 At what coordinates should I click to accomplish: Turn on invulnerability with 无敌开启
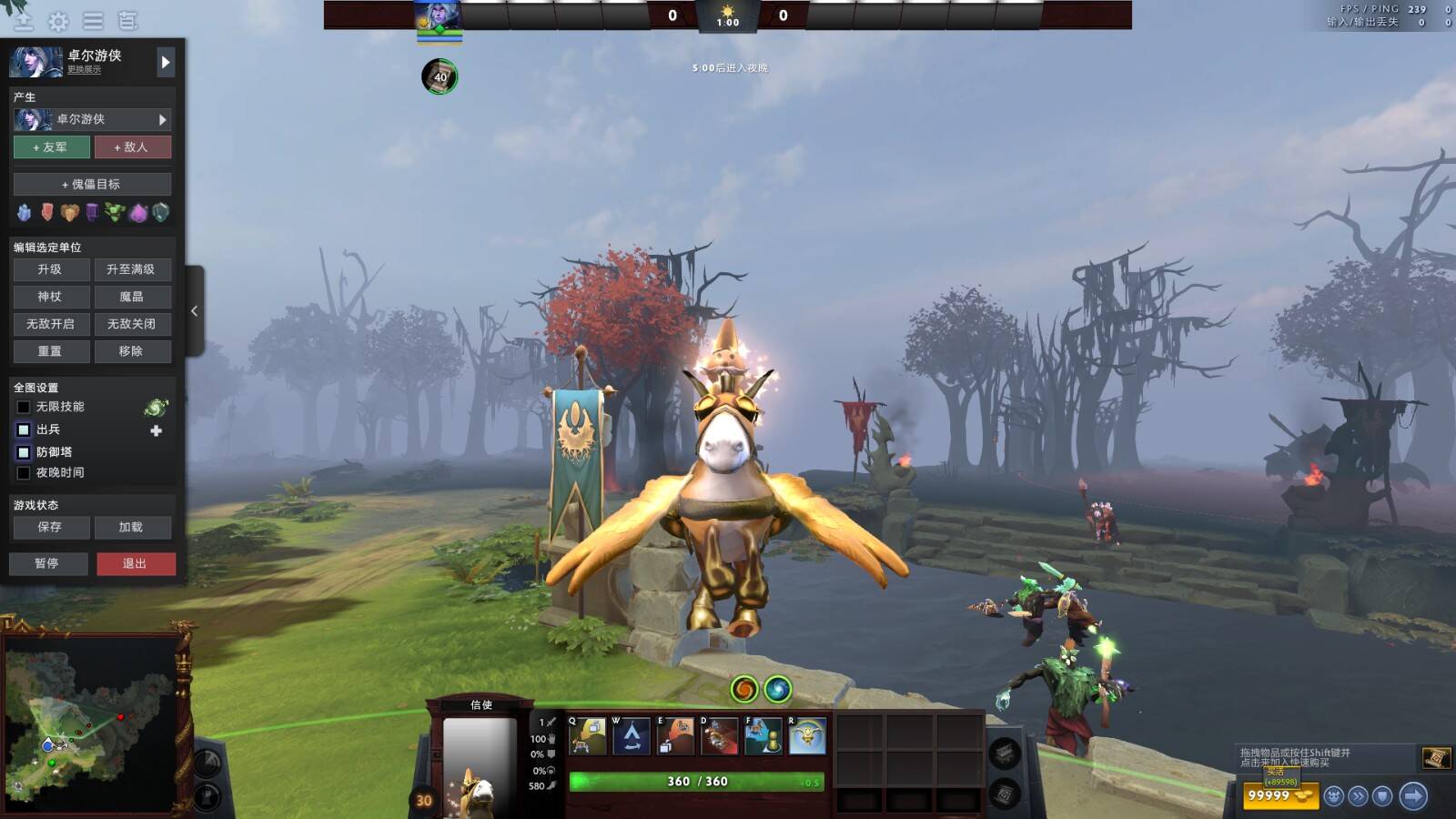pos(51,324)
